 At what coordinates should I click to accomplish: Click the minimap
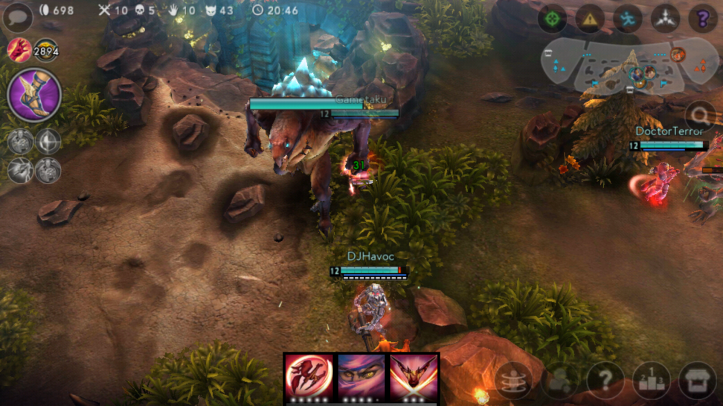616,66
